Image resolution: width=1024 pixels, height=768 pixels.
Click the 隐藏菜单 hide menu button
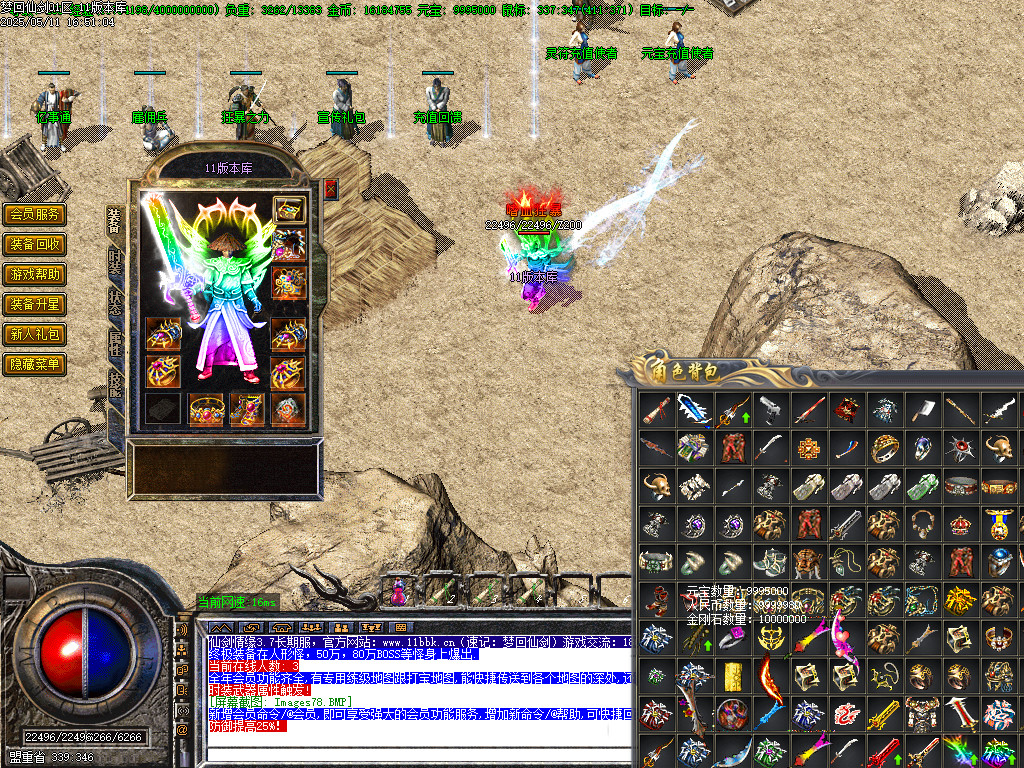(35, 364)
